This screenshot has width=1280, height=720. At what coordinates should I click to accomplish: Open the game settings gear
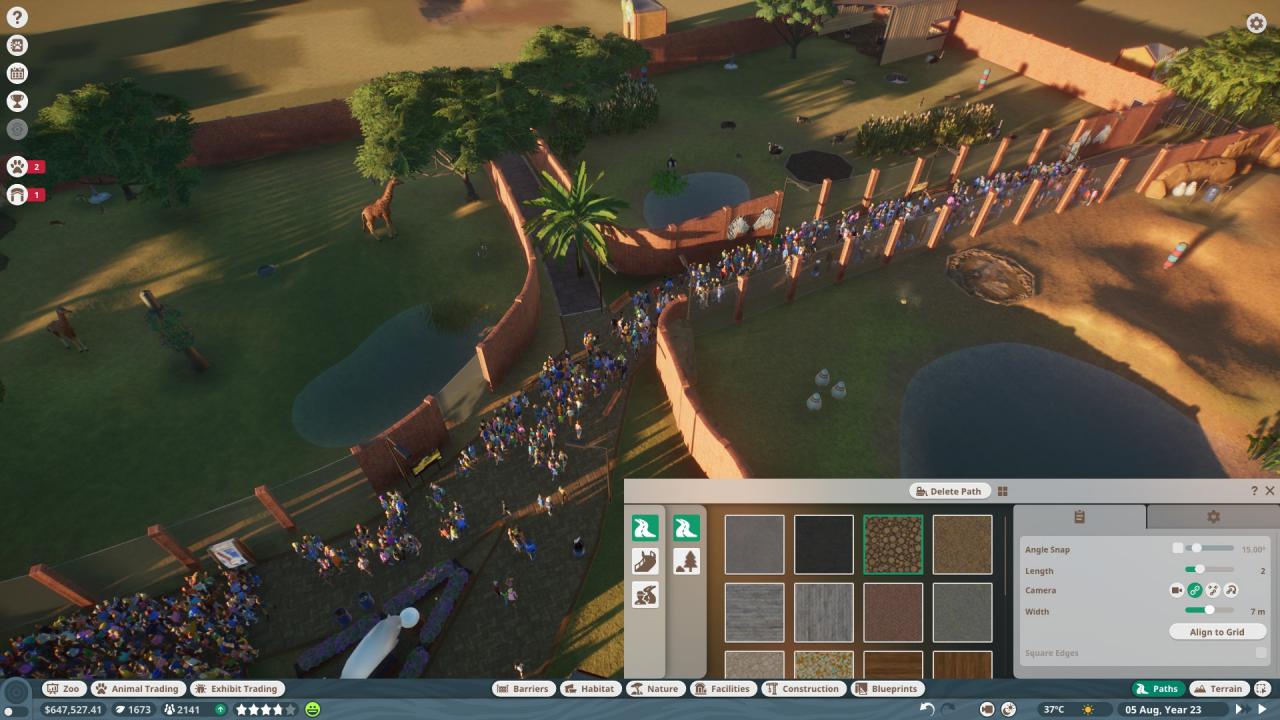[x=1256, y=23]
